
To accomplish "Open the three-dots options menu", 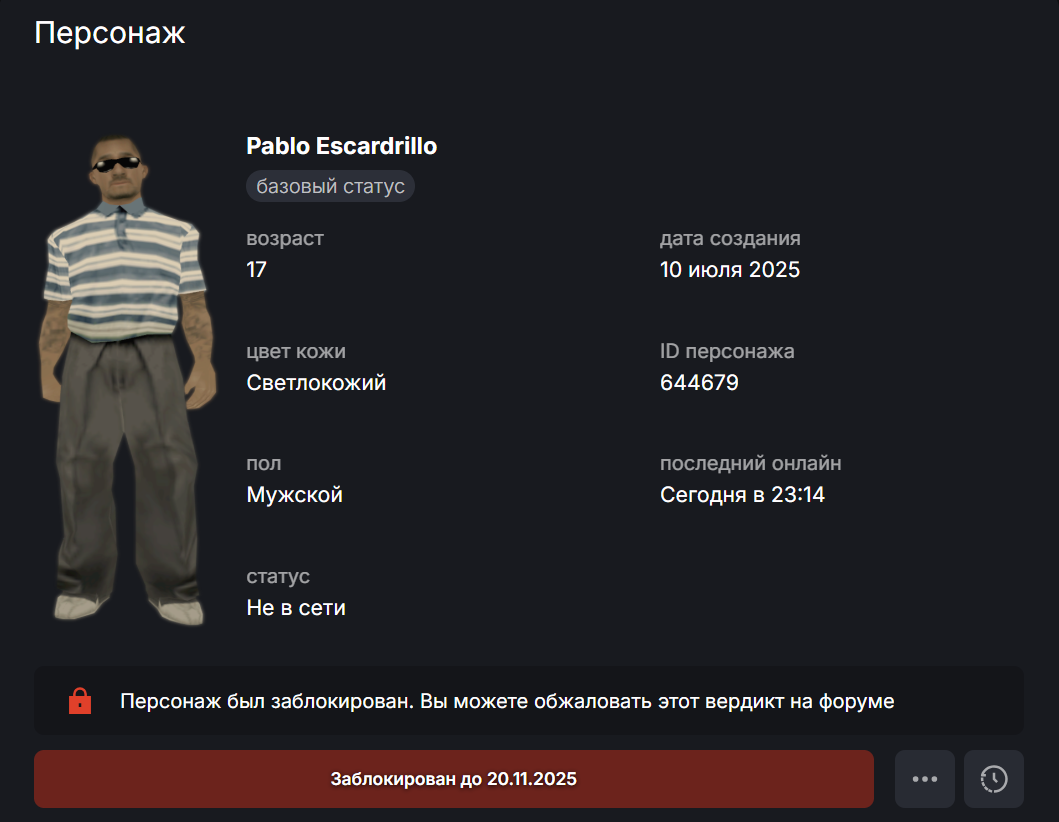I will 924,779.
